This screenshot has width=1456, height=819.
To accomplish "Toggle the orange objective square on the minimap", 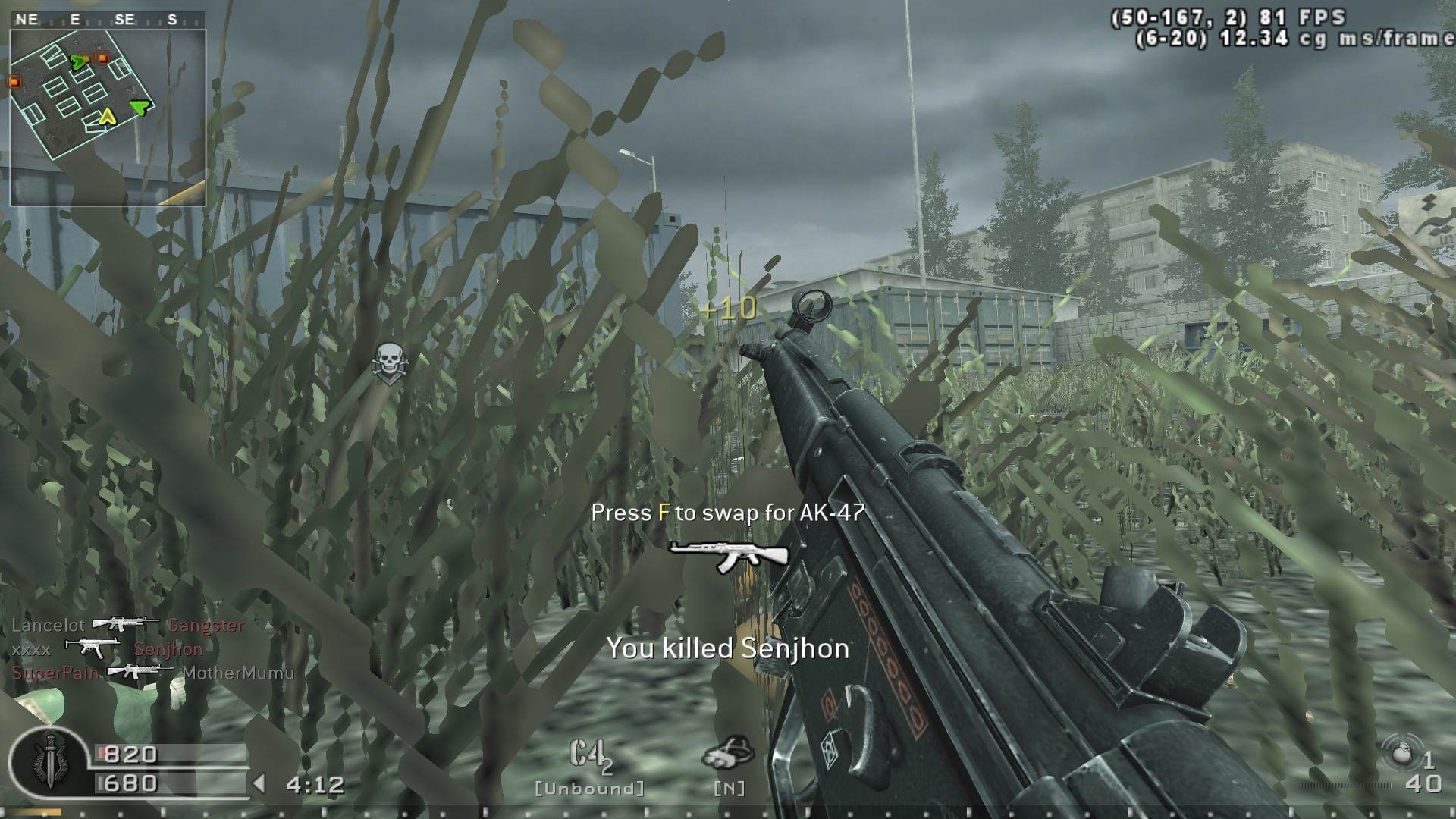I will coord(102,58).
